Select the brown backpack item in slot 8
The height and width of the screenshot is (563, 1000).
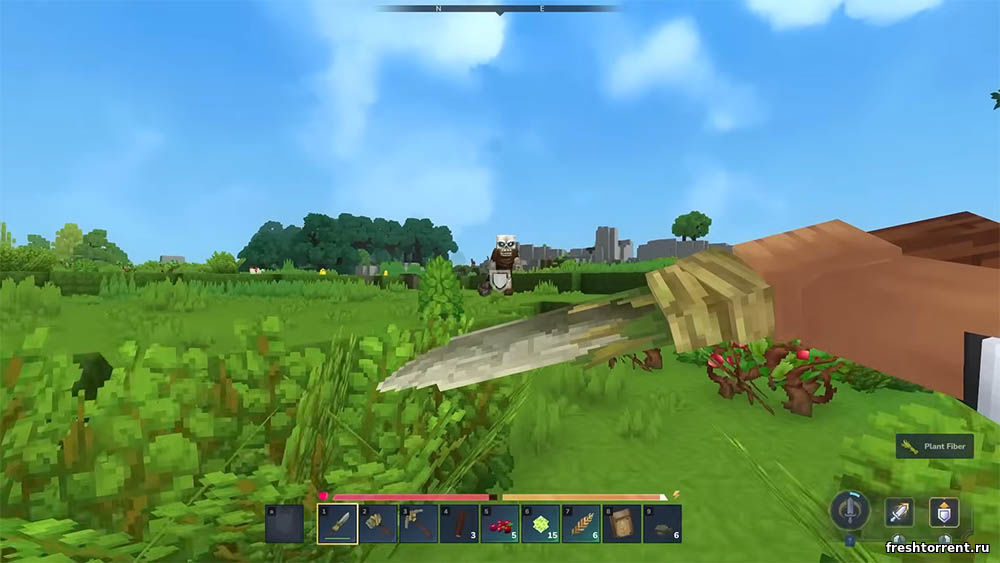click(x=621, y=523)
